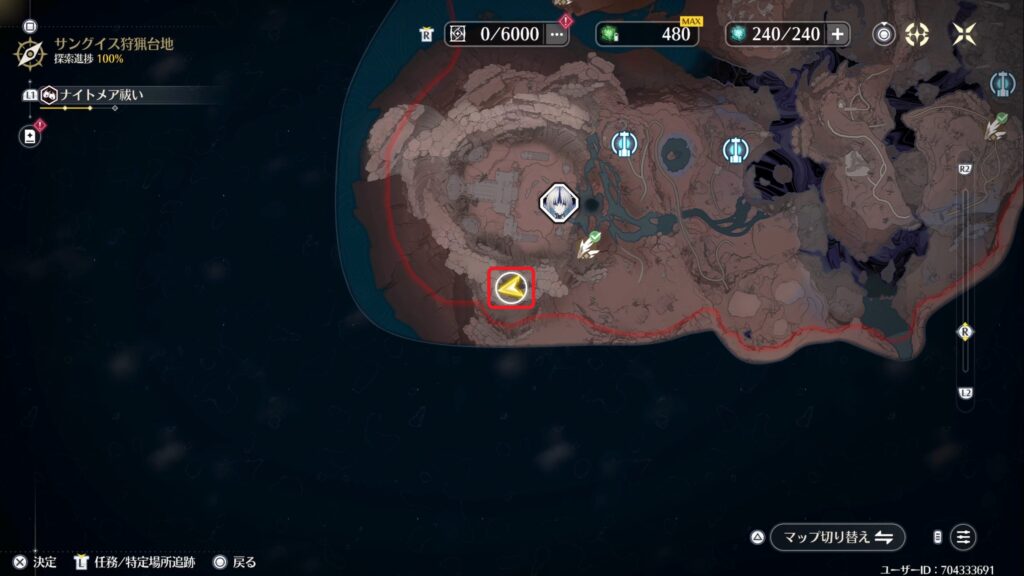Select the yellow arrow player marker
1024x576 pixels.
[511, 289]
